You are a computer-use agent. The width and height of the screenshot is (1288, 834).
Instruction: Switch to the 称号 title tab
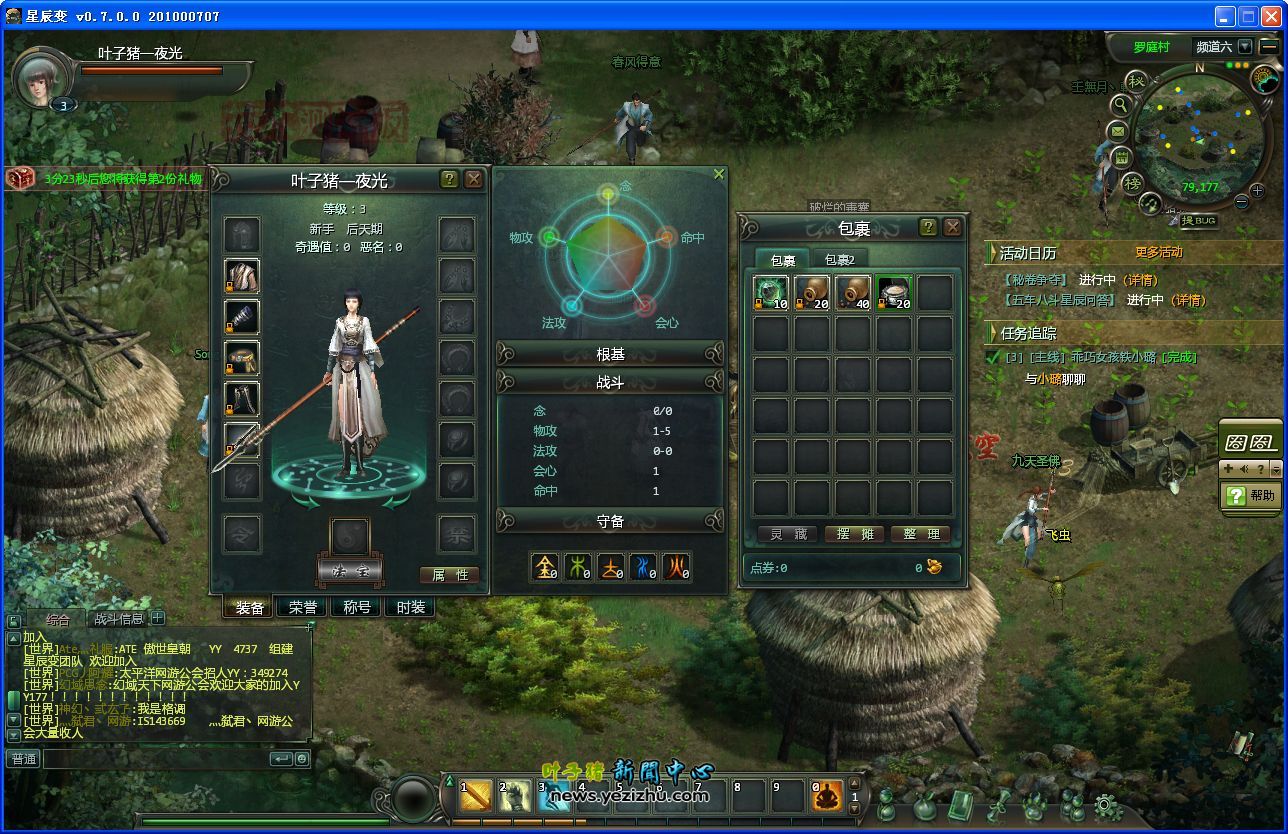(357, 607)
